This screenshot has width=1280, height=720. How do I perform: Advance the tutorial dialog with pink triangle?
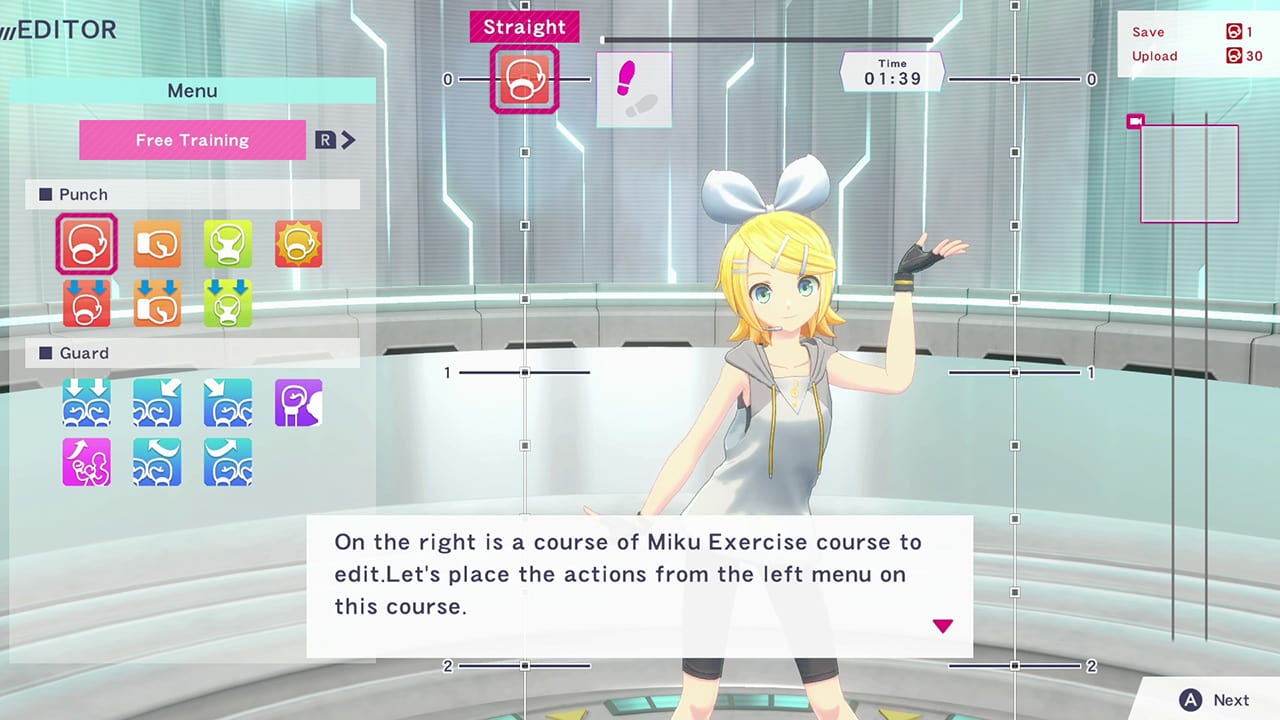pyautogui.click(x=942, y=625)
